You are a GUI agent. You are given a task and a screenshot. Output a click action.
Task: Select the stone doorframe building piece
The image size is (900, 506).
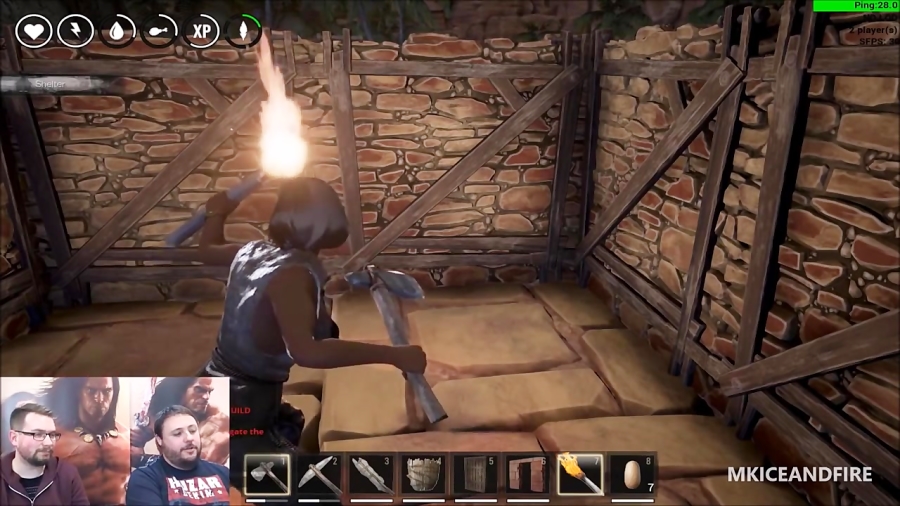527,474
